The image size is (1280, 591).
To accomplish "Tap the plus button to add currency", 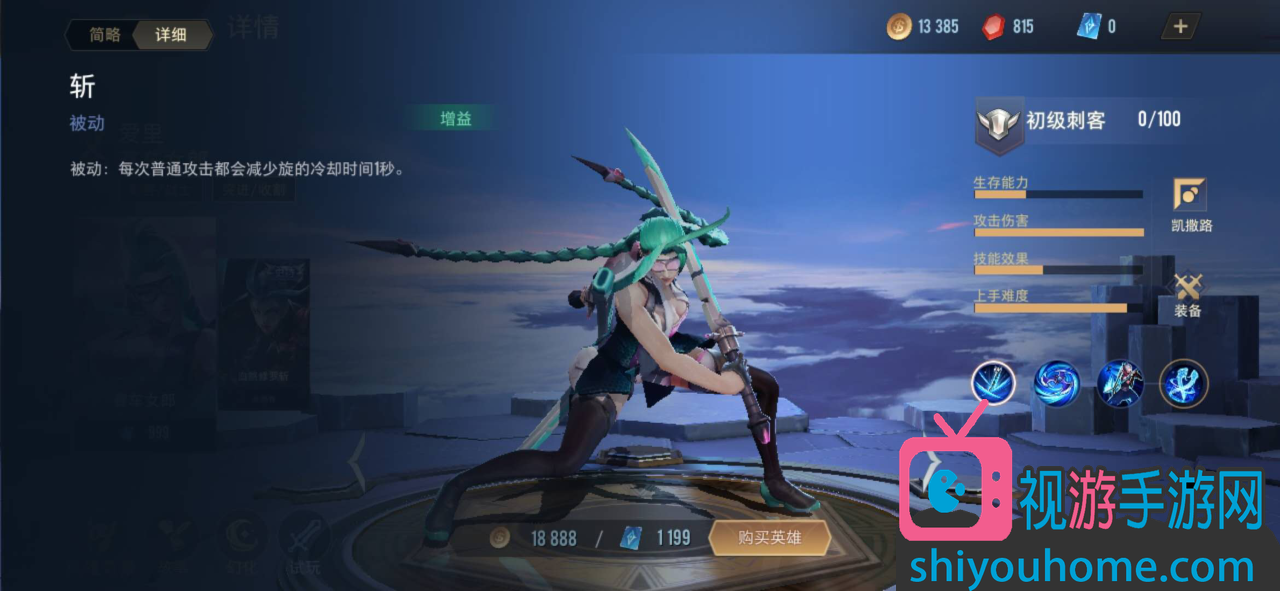I will pos(1180,27).
